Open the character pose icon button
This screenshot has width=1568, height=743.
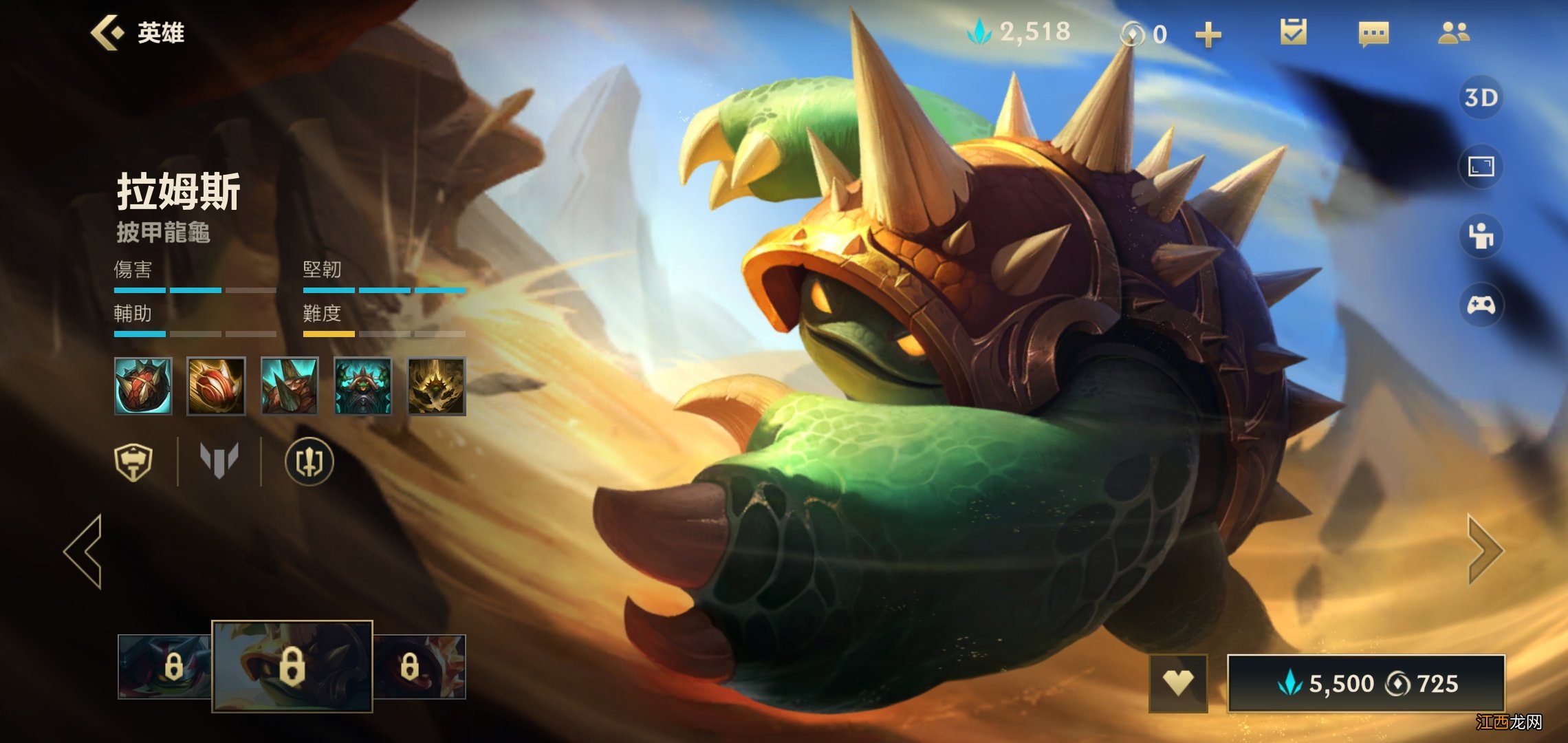point(1481,236)
